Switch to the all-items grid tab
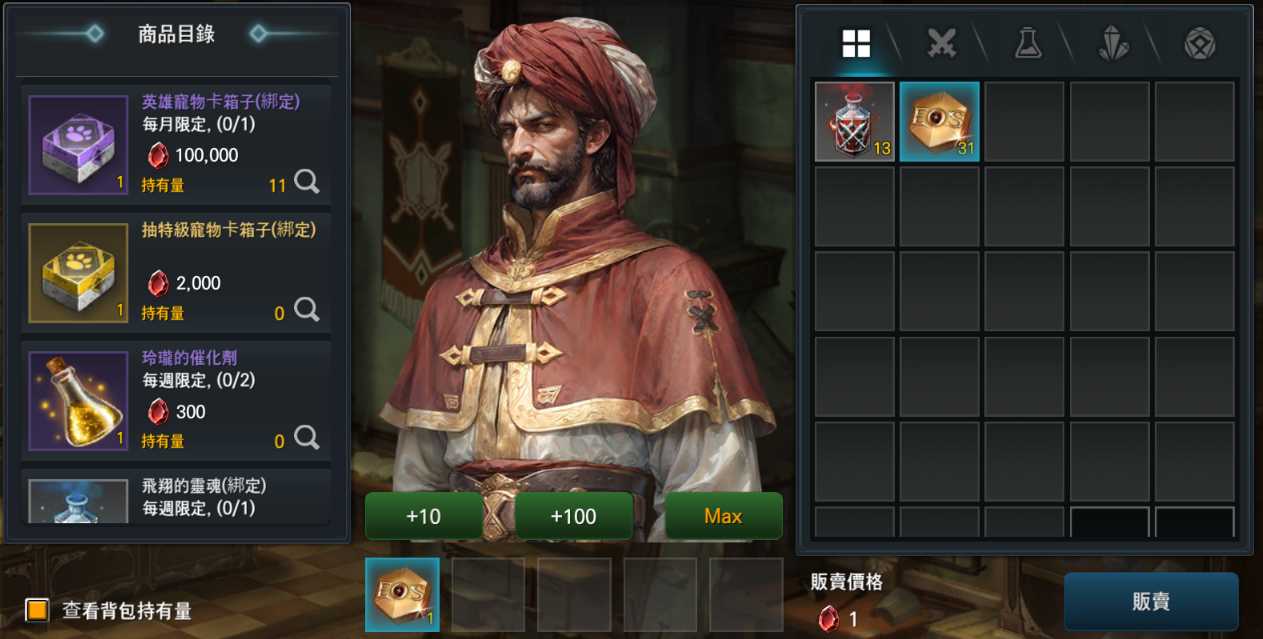The height and width of the screenshot is (639, 1263). click(x=856, y=43)
